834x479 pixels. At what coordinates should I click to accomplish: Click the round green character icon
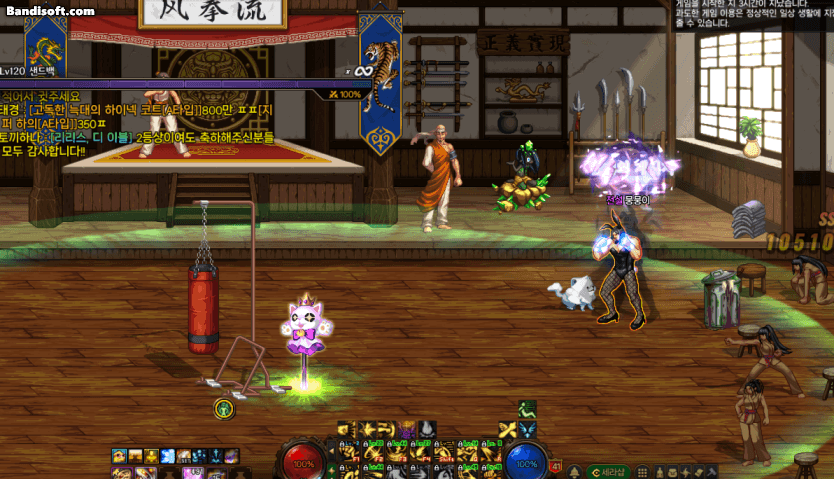[224, 408]
